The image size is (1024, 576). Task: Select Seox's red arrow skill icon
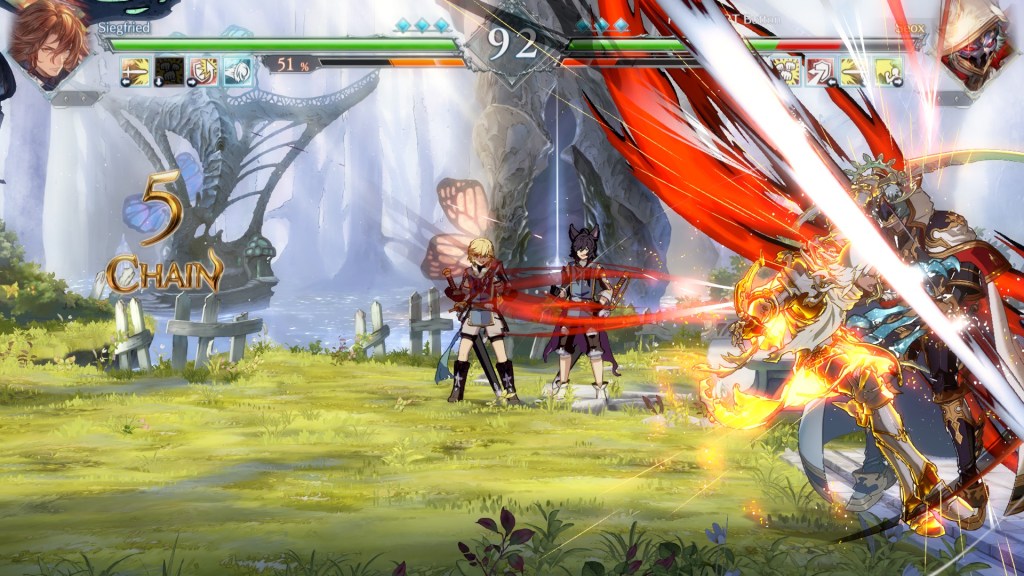click(x=820, y=71)
